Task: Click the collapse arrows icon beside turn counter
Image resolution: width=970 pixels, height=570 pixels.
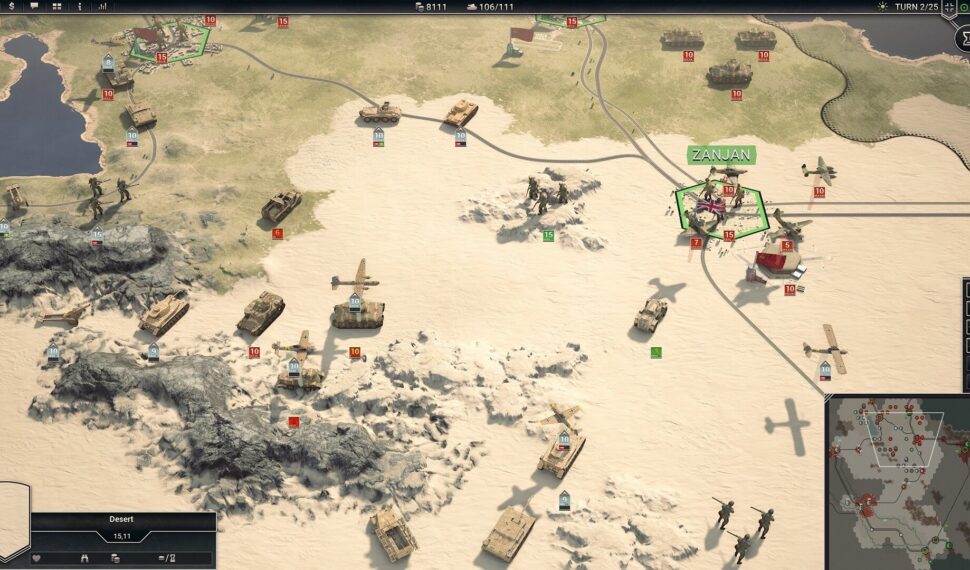Action: pos(949,7)
